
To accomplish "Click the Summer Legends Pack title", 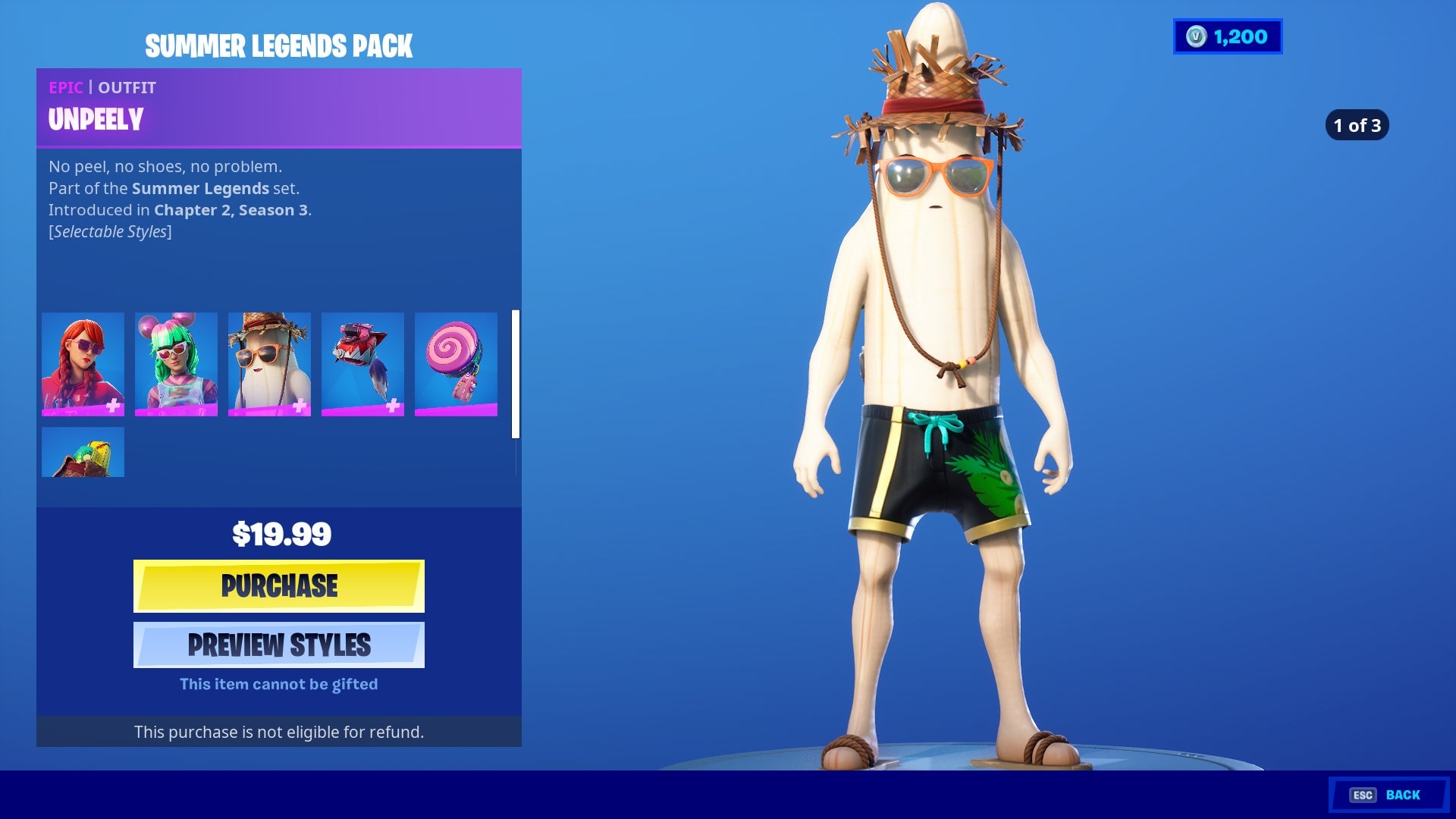I will click(x=278, y=45).
